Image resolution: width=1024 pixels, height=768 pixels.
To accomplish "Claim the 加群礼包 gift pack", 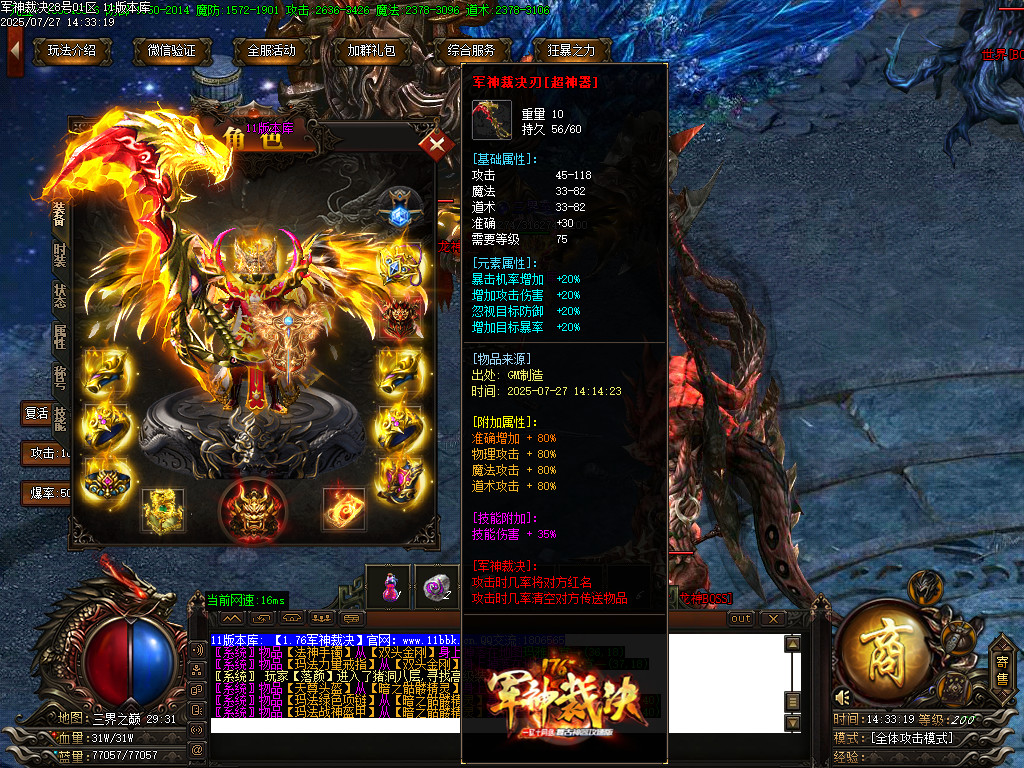I will pos(371,50).
